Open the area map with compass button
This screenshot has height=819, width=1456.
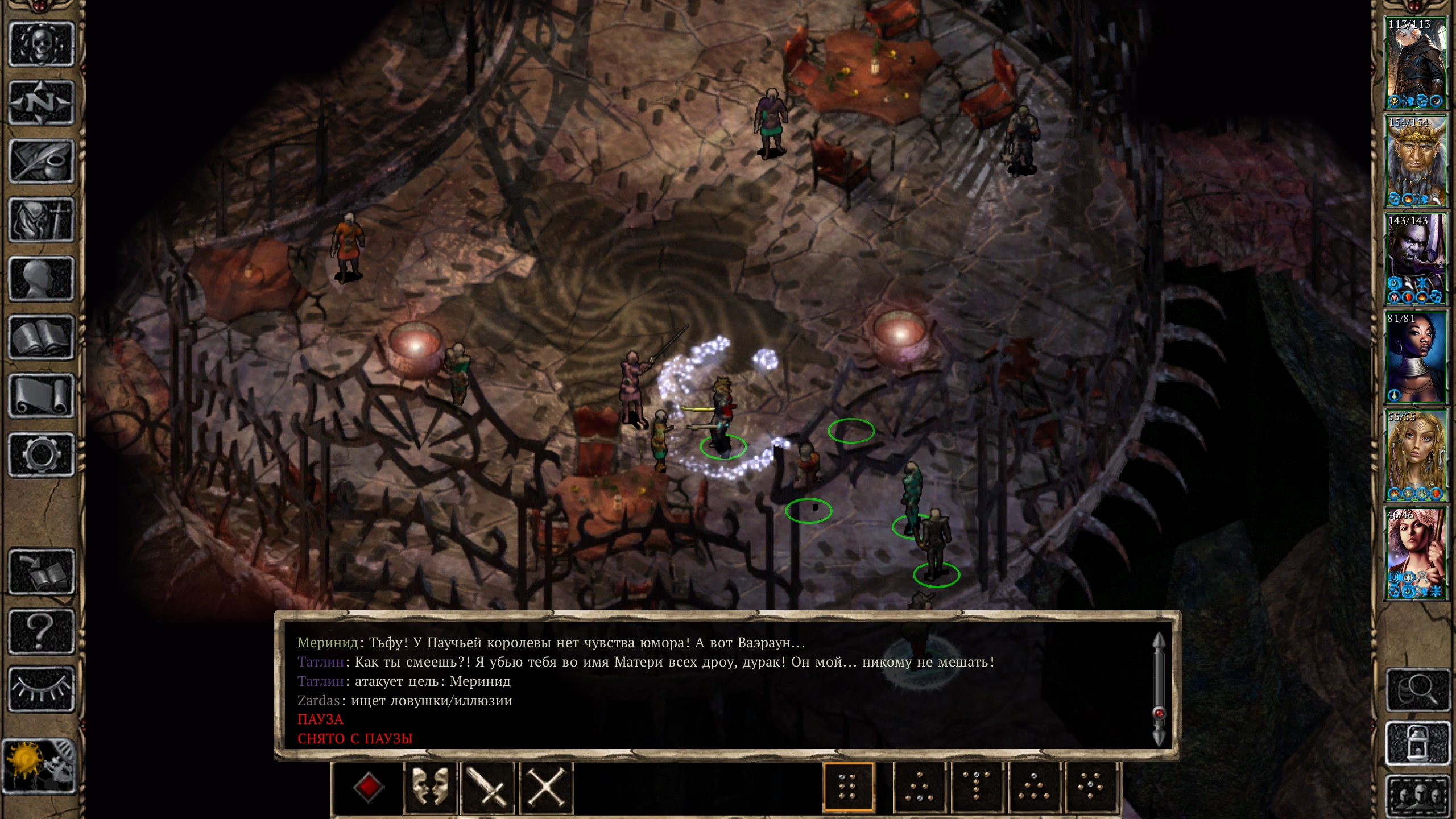pos(42,103)
